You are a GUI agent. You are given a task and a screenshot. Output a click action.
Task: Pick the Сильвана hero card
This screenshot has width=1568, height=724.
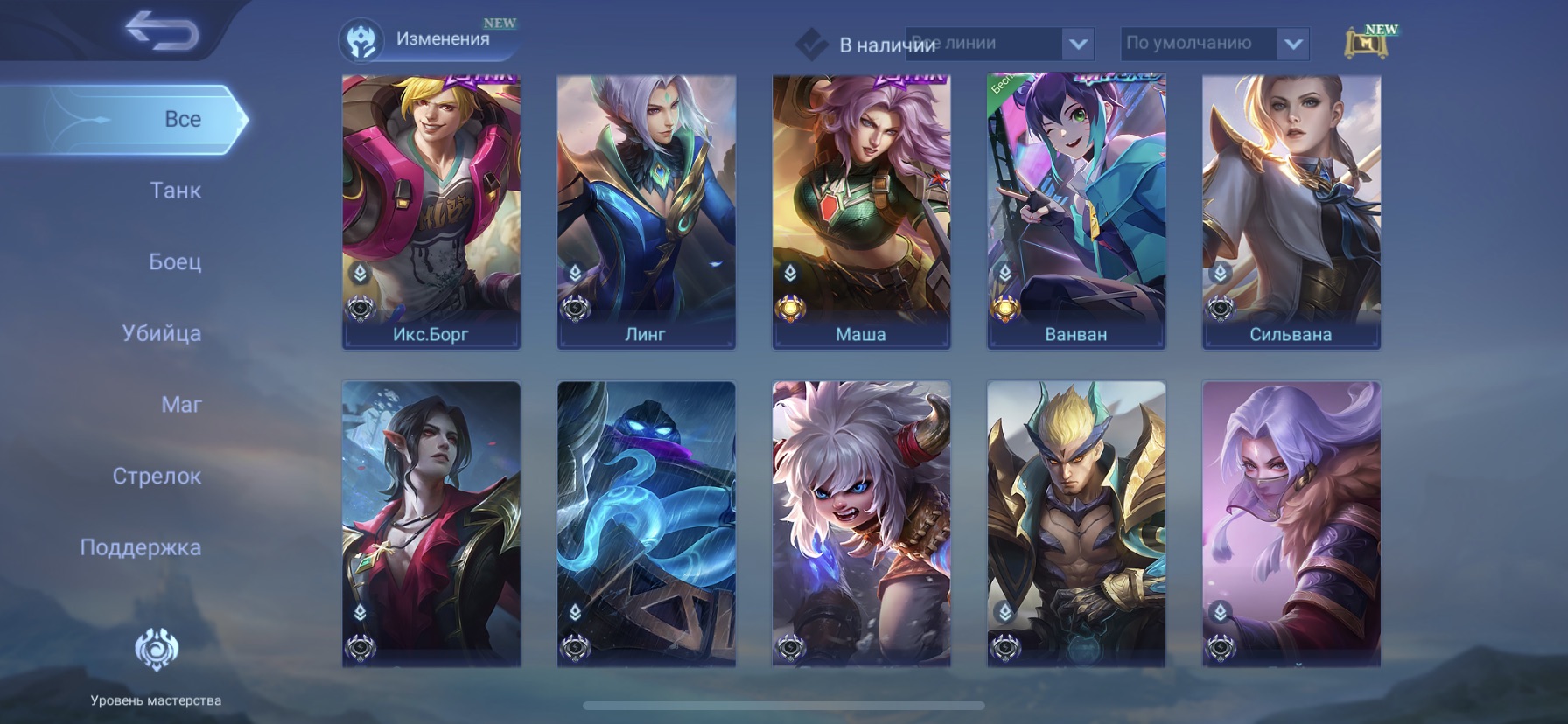click(1291, 212)
